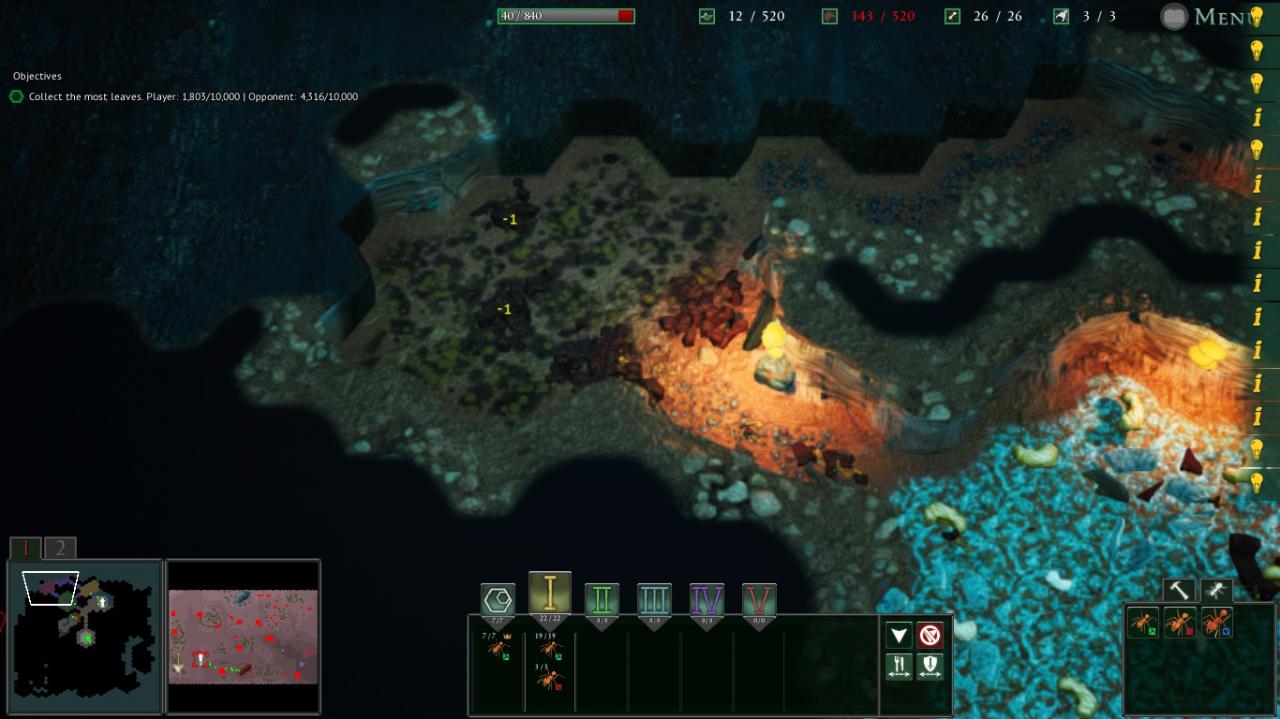This screenshot has width=1280, height=719.
Task: Switch to ant group III
Action: pyautogui.click(x=654, y=600)
